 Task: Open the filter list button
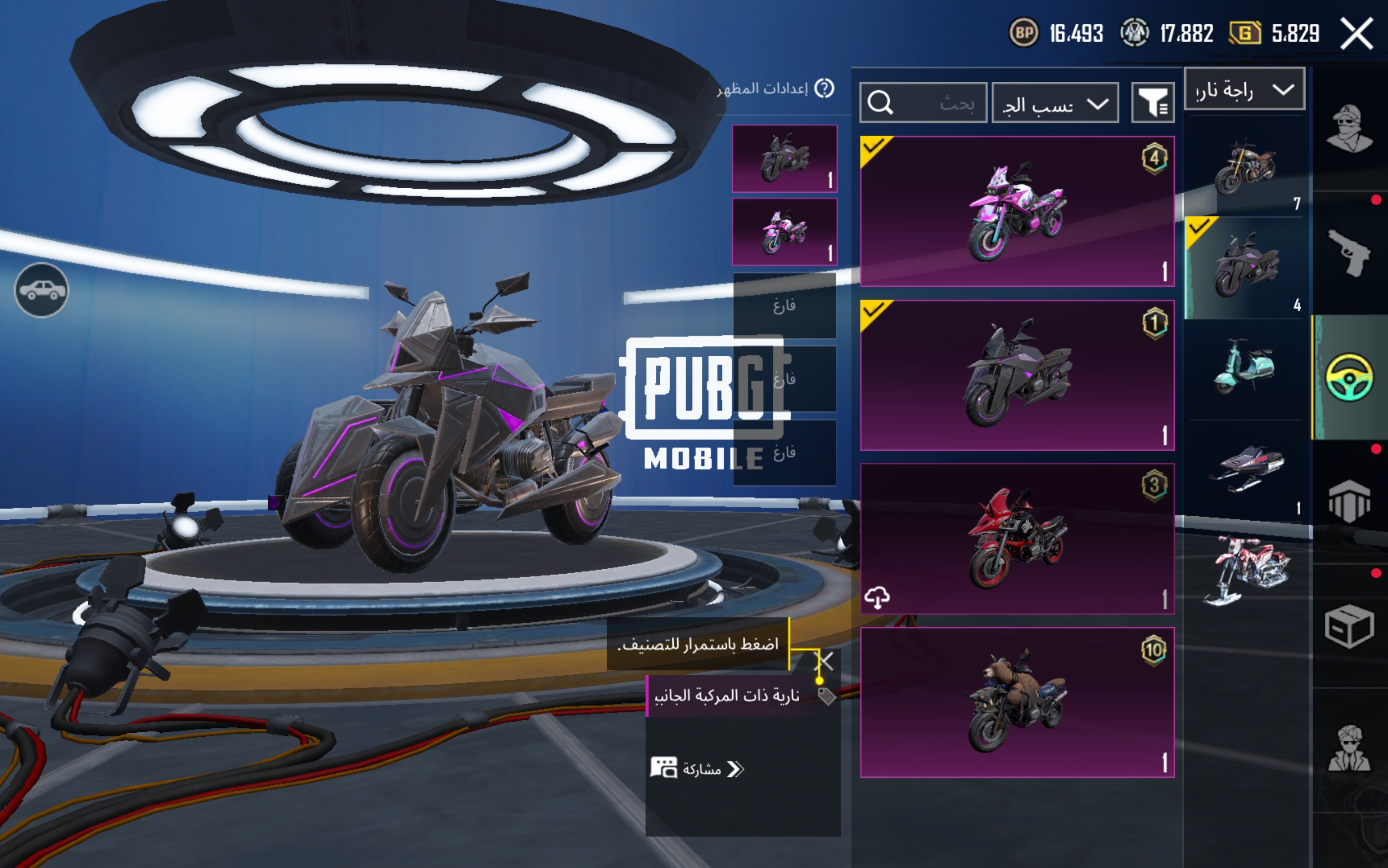[x=1153, y=103]
